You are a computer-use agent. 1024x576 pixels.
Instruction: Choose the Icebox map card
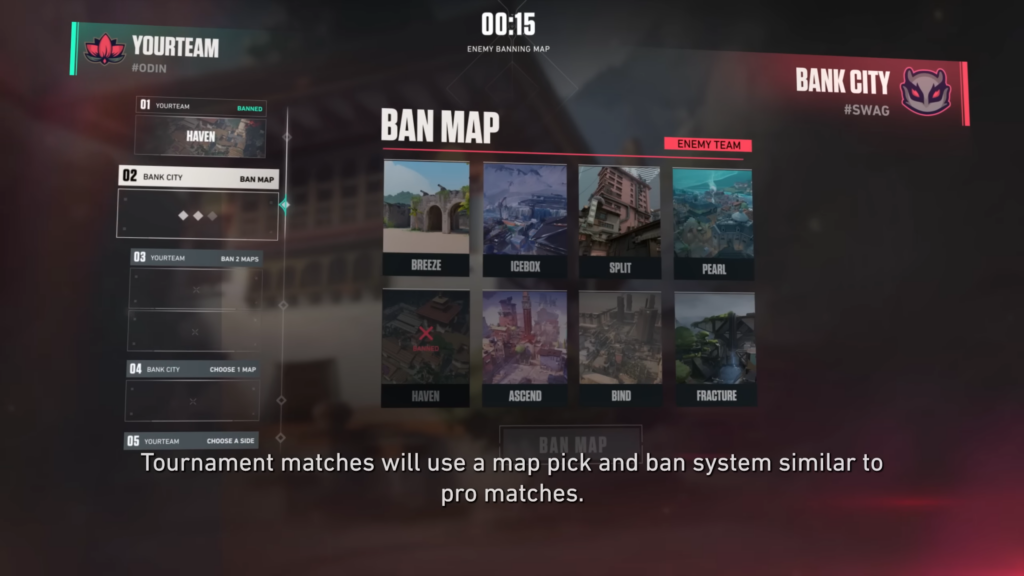coord(524,218)
